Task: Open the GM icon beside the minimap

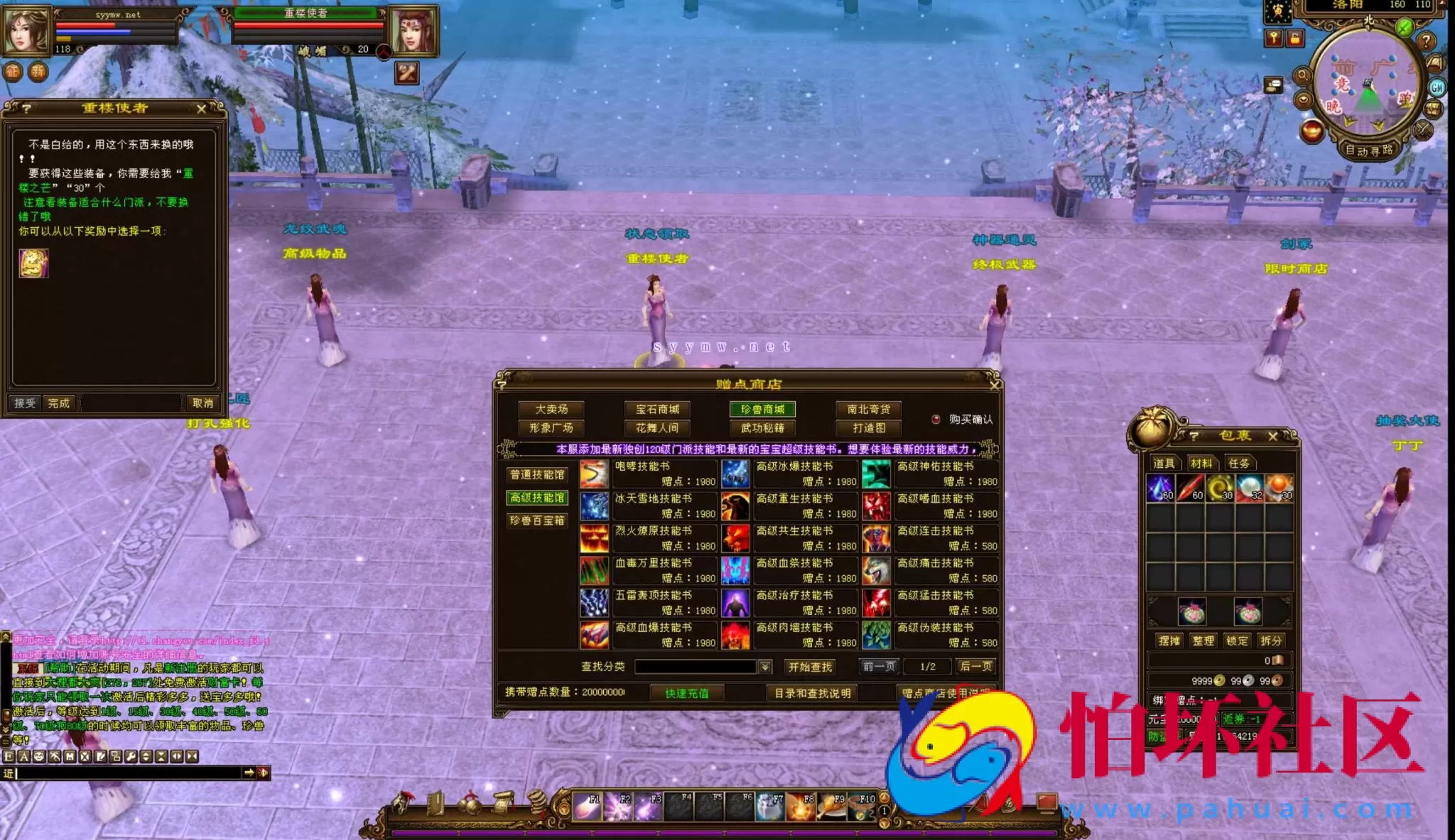Action: tap(1437, 87)
